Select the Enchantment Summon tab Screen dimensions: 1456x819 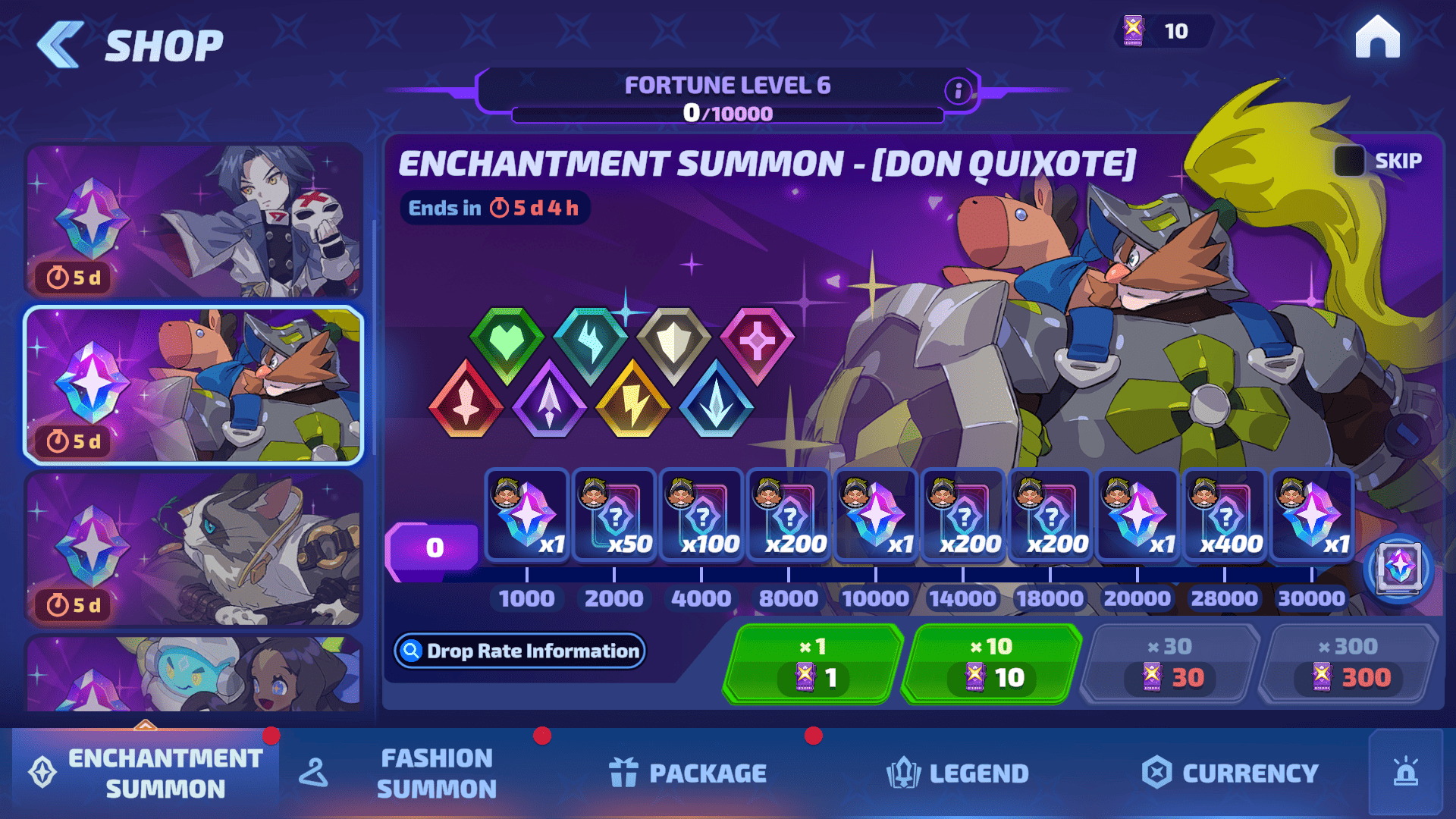(x=146, y=773)
